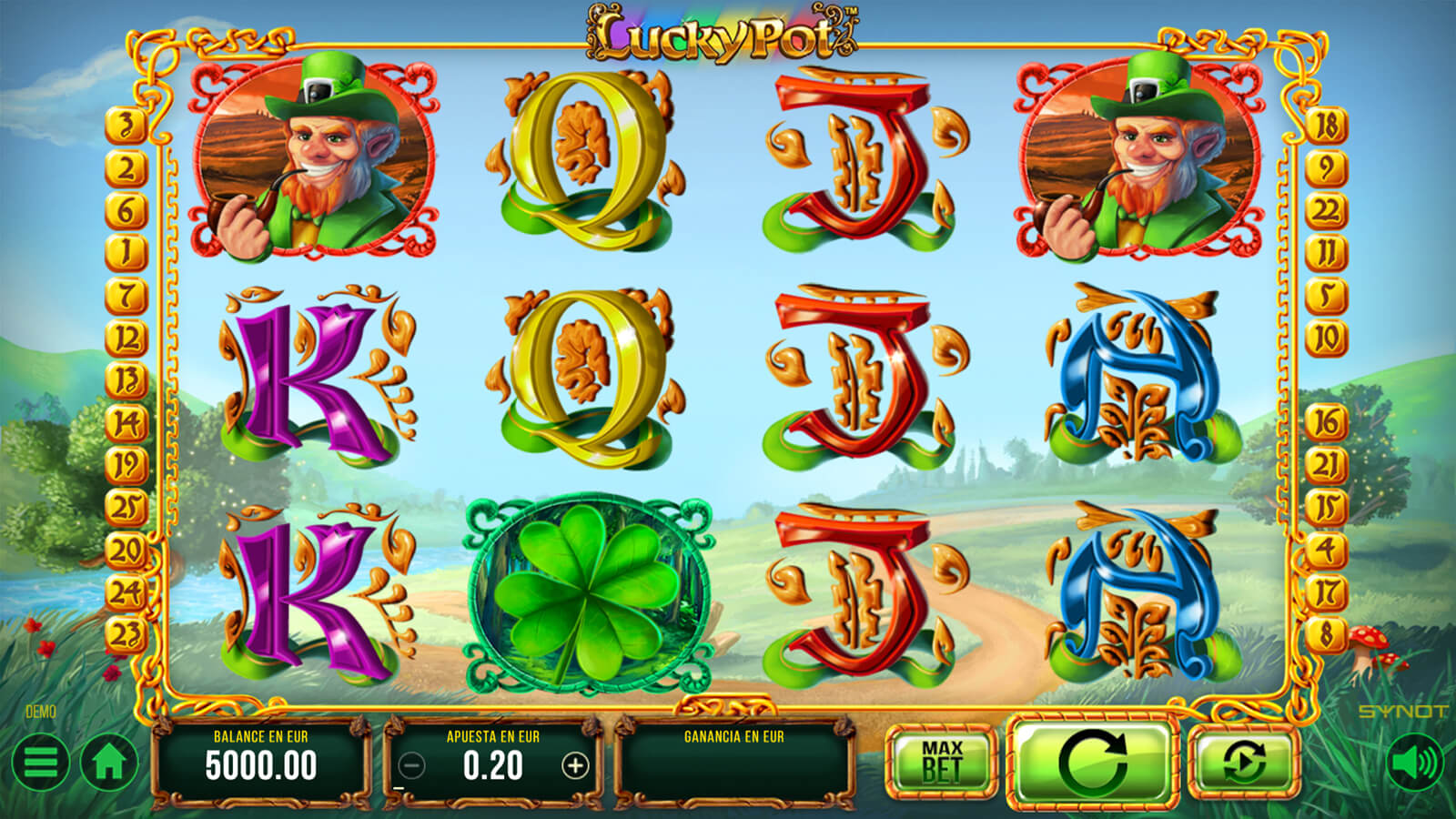Select payline number 18

tap(1326, 126)
